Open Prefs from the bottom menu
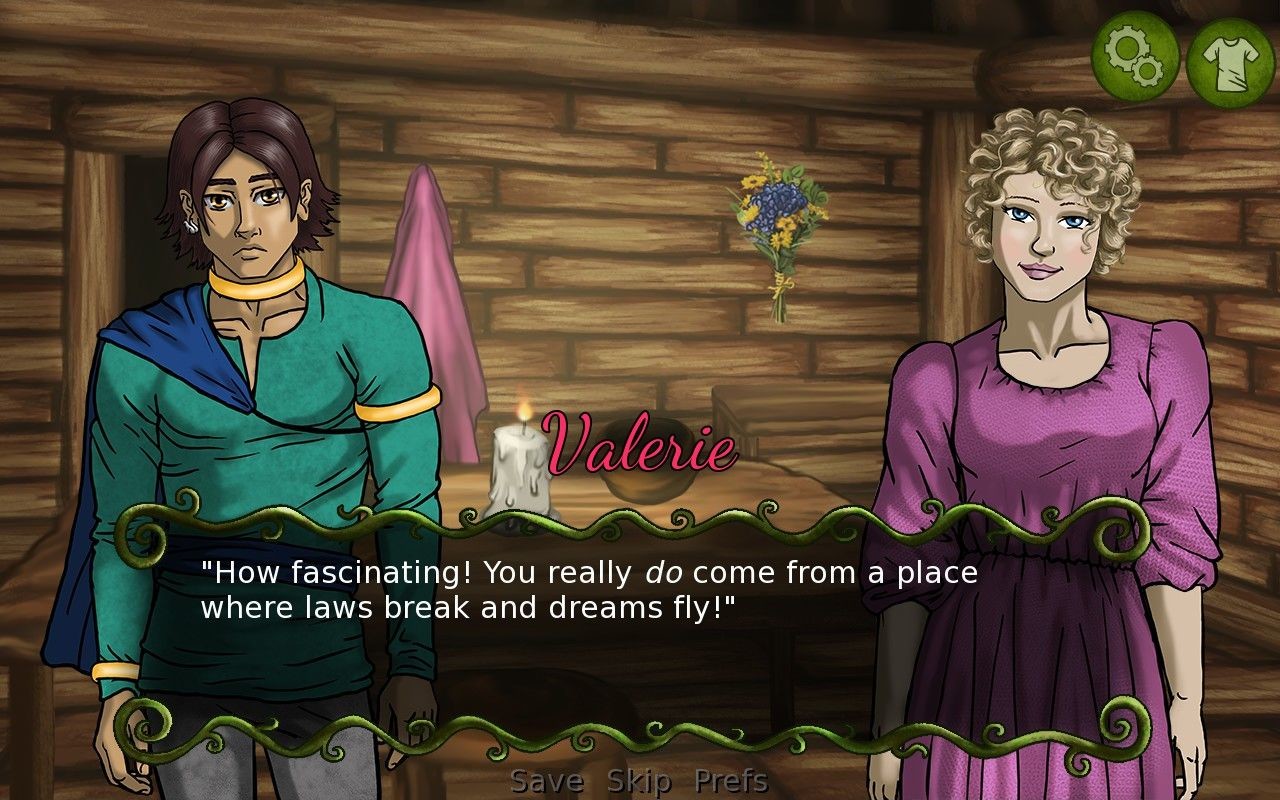Image resolution: width=1280 pixels, height=800 pixels. tap(731, 781)
